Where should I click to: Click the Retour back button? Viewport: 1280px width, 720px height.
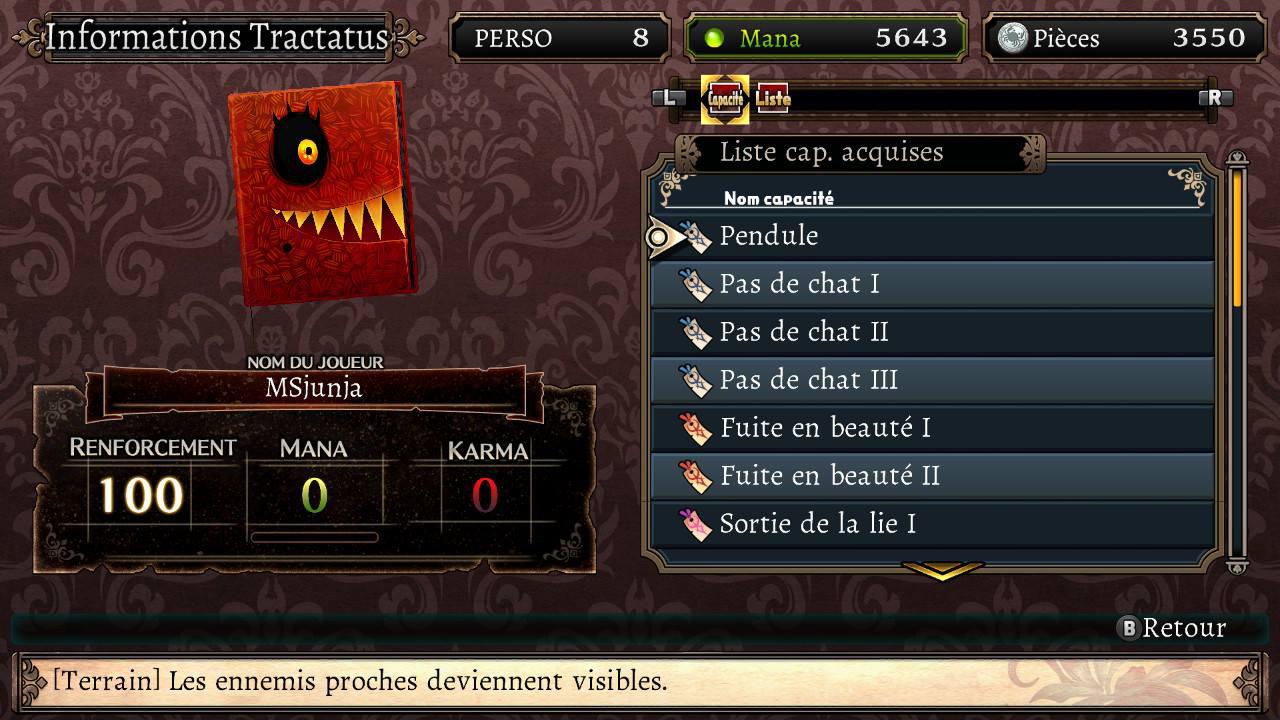click(x=1172, y=628)
